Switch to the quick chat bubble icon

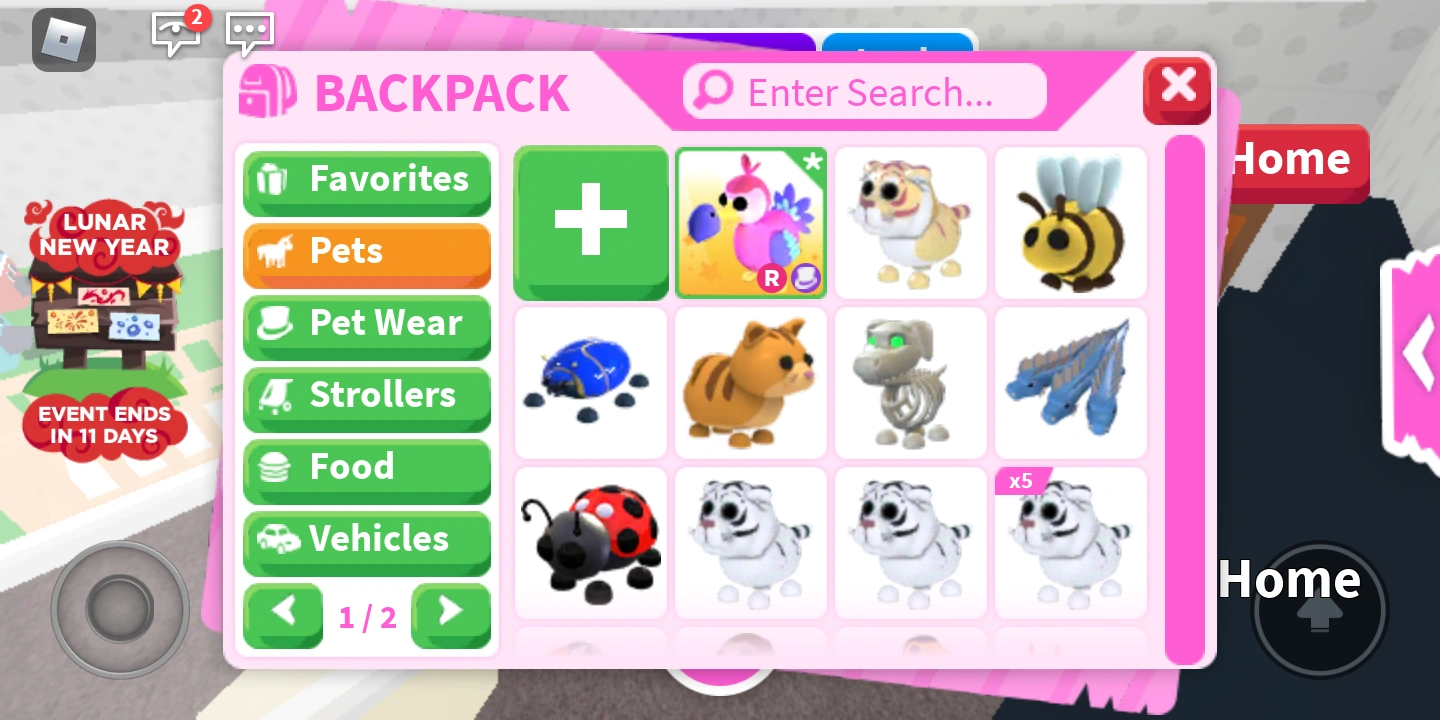[249, 33]
